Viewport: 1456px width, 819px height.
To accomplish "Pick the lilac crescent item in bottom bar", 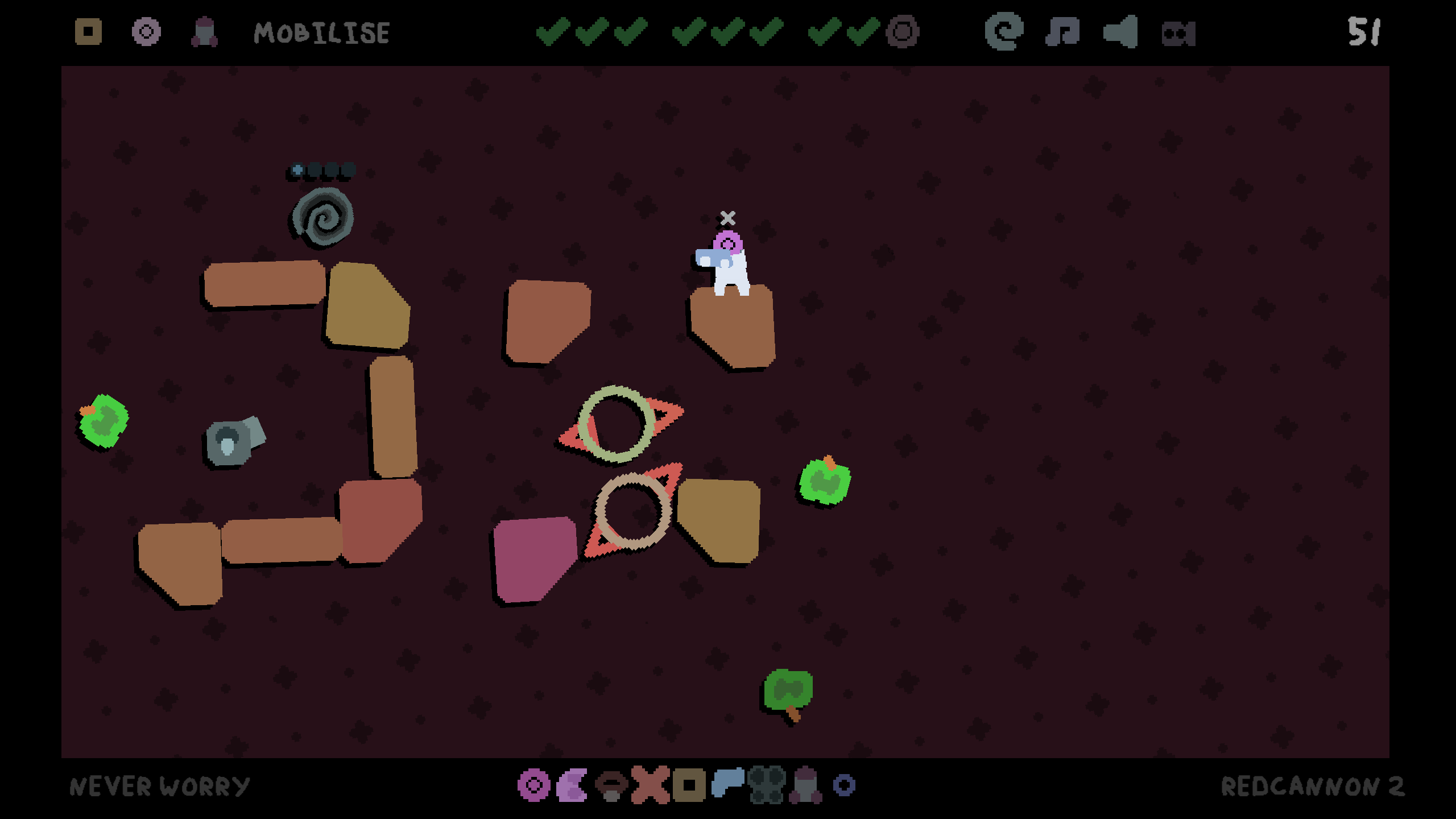I will pos(572,785).
